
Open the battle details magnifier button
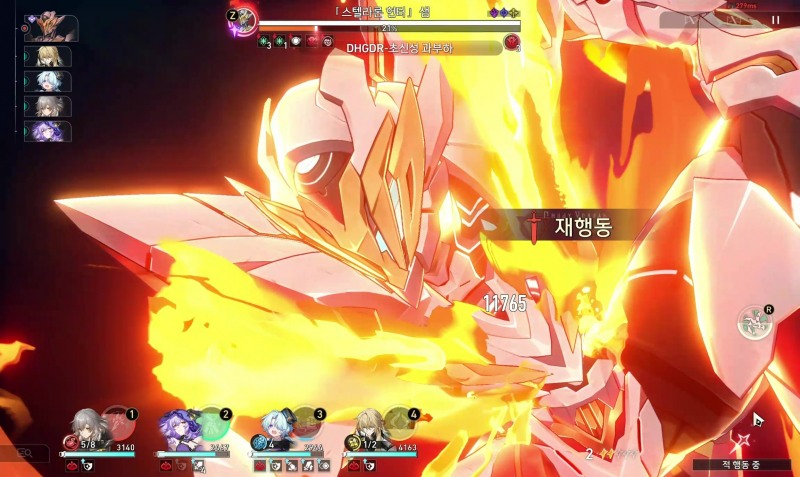25,454
